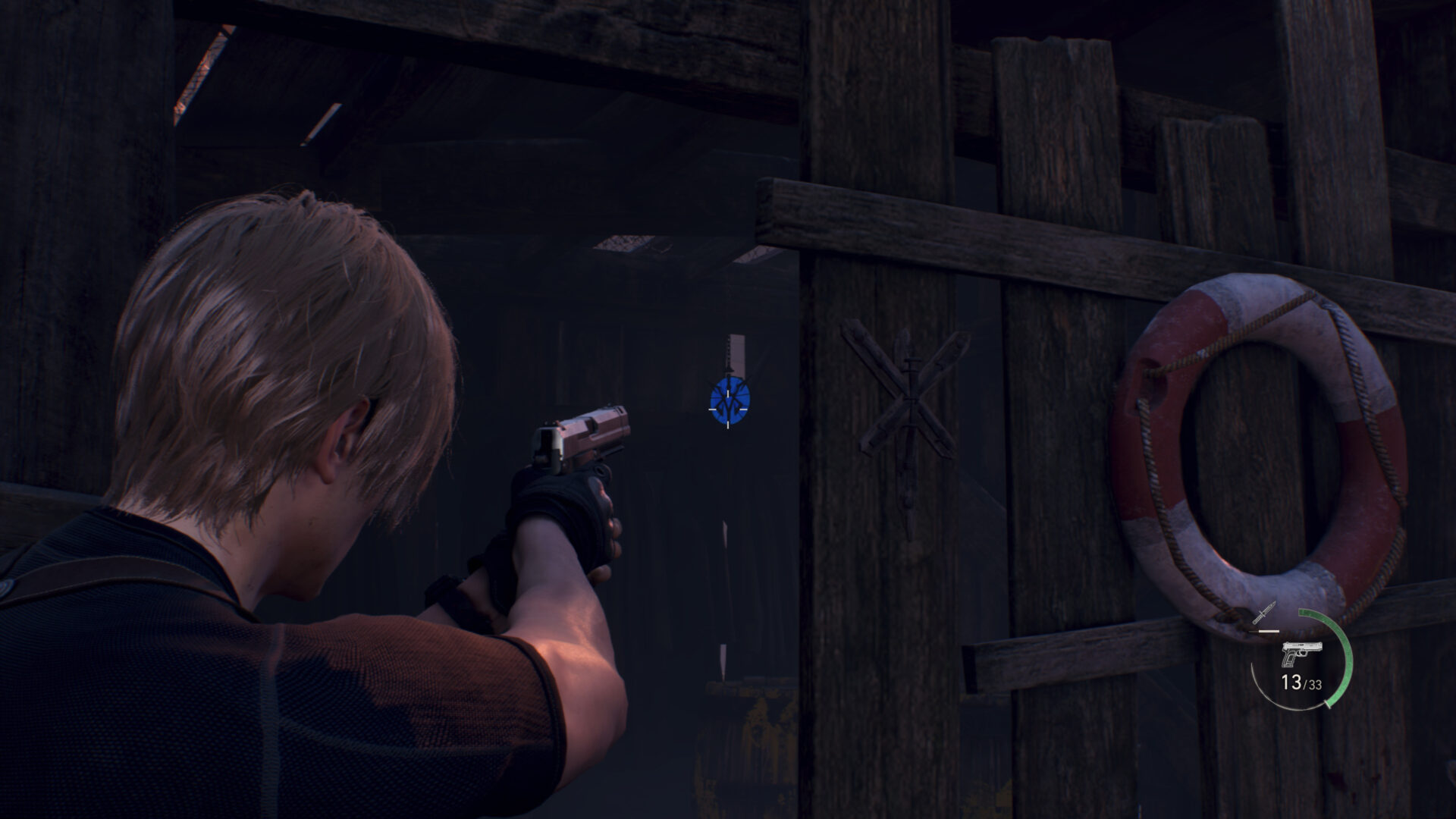This screenshot has width=1456, height=819.
Task: Click the knife durability bar under the knife
Action: click(1269, 629)
